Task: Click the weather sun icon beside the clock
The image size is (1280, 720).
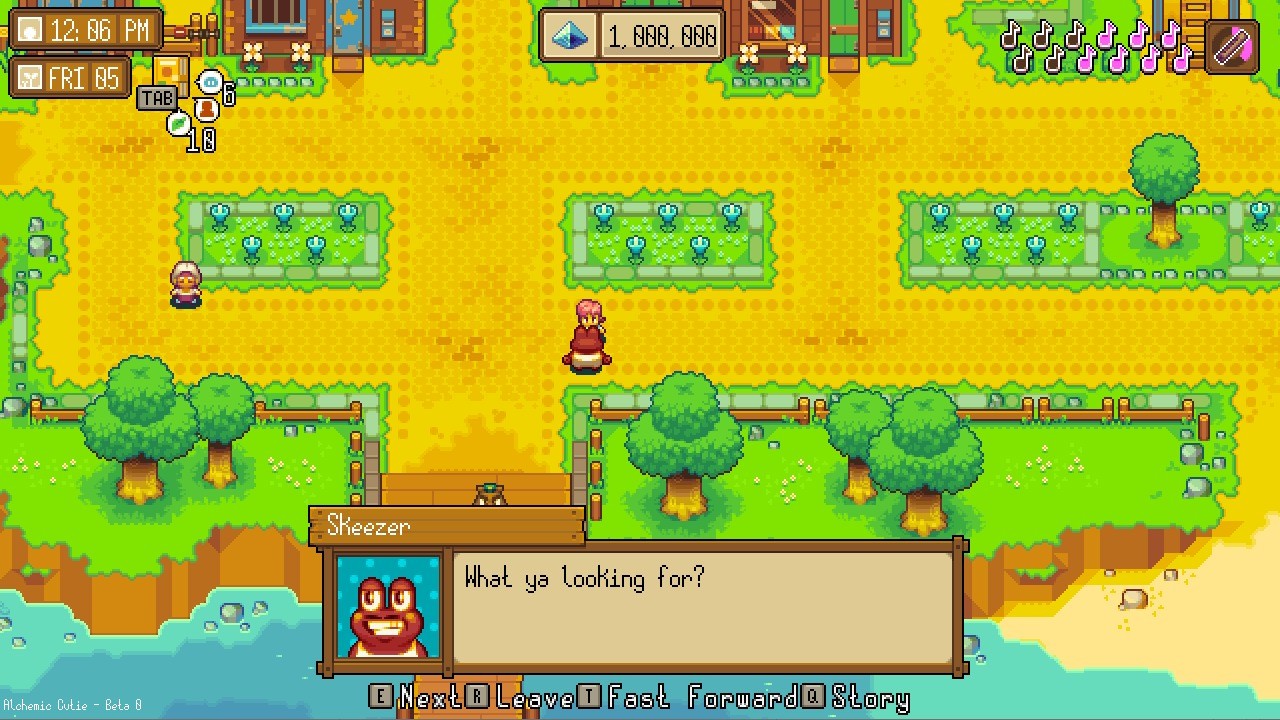Action: click(x=30, y=30)
